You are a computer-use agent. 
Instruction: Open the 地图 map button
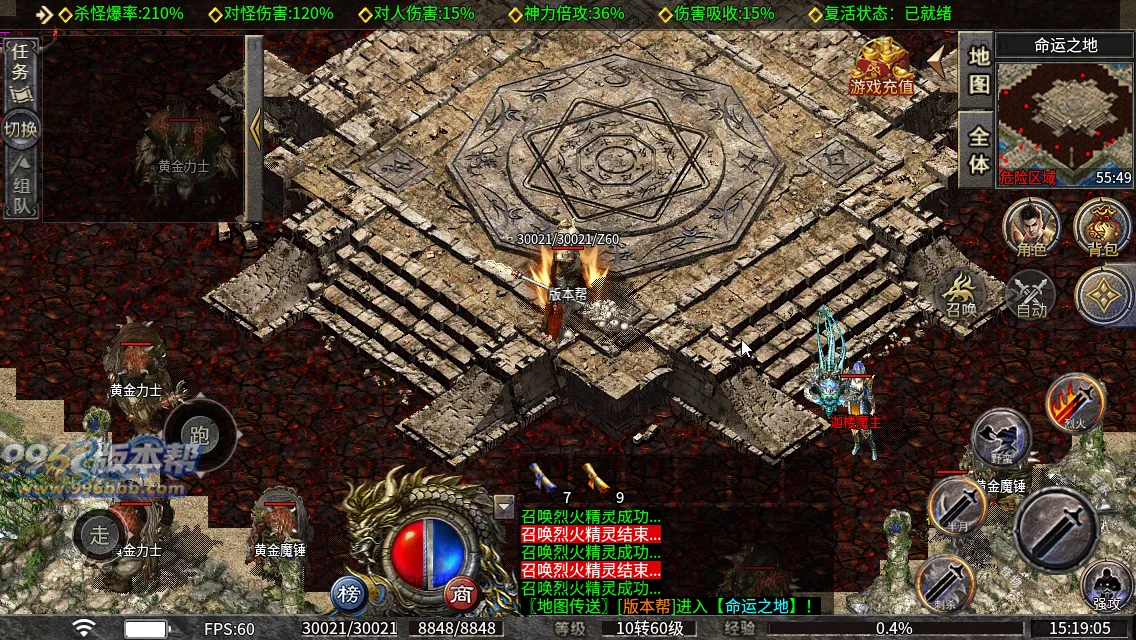click(977, 70)
